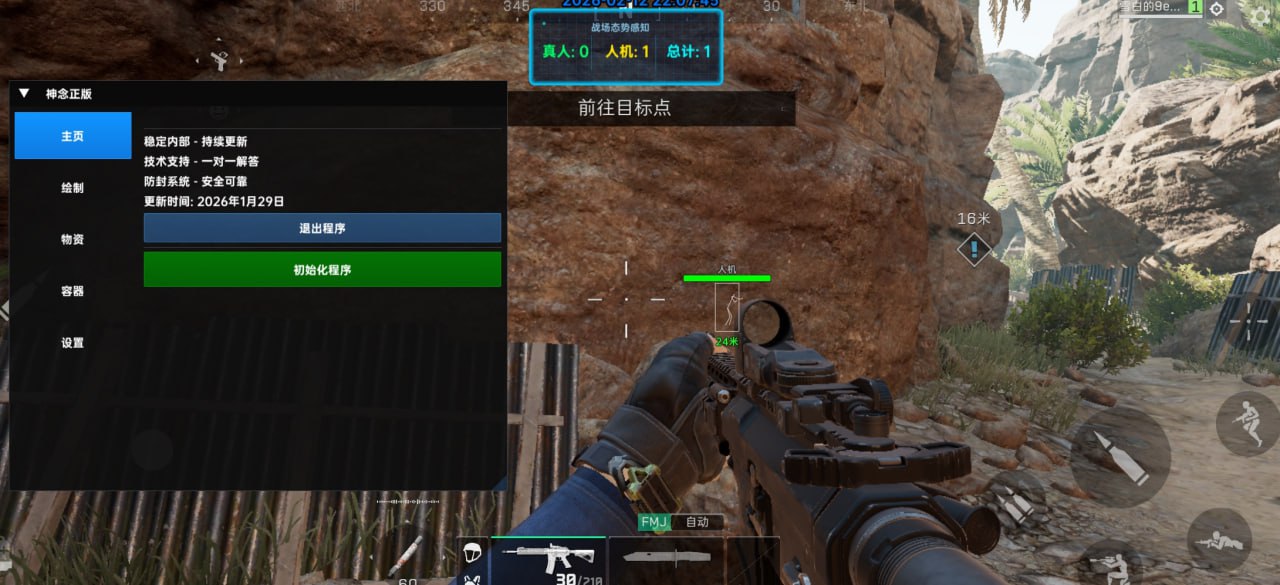Change the FMJ ammo type
Viewport: 1280px width, 585px height.
click(654, 522)
